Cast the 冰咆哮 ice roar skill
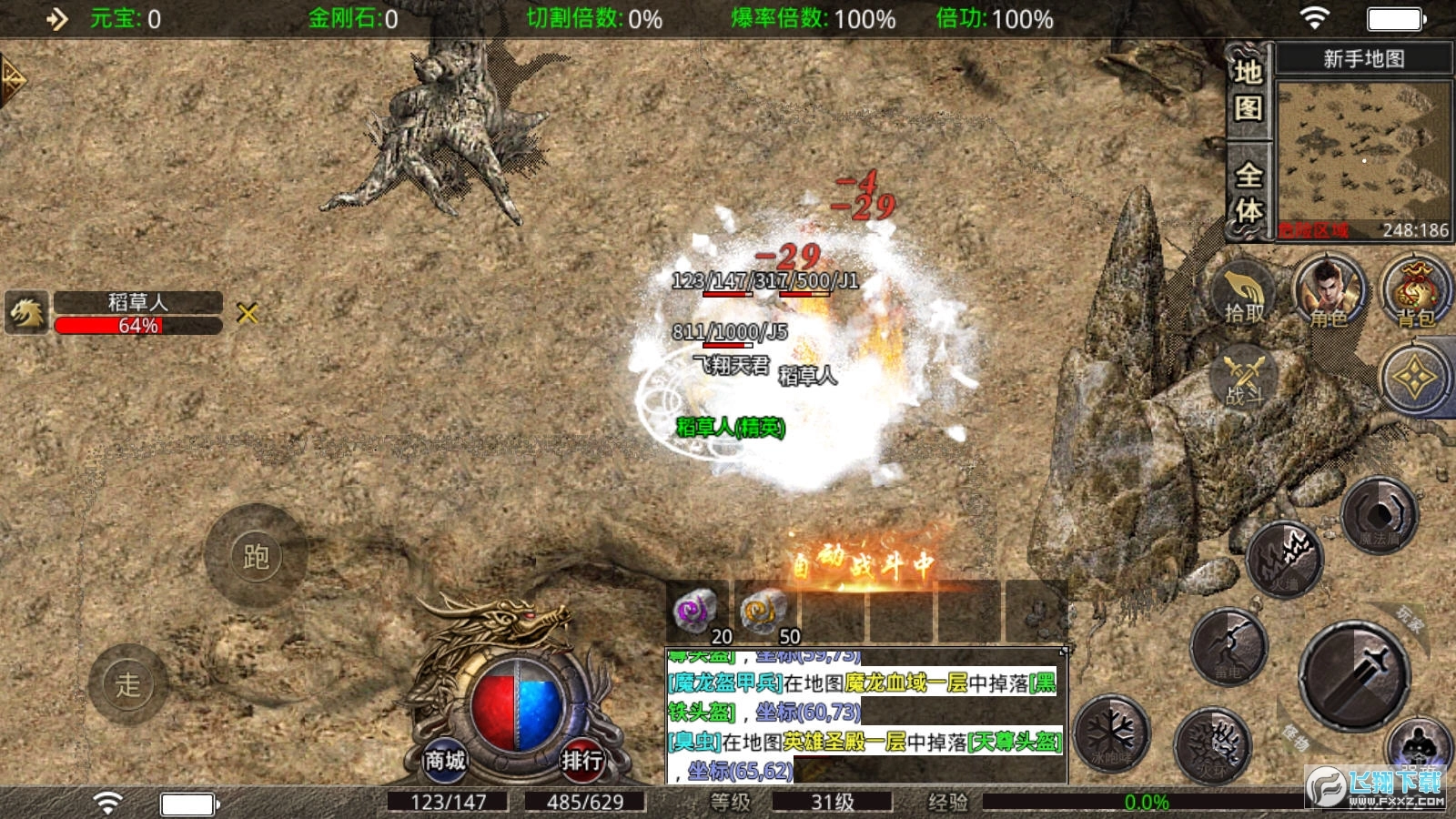 tap(1111, 733)
